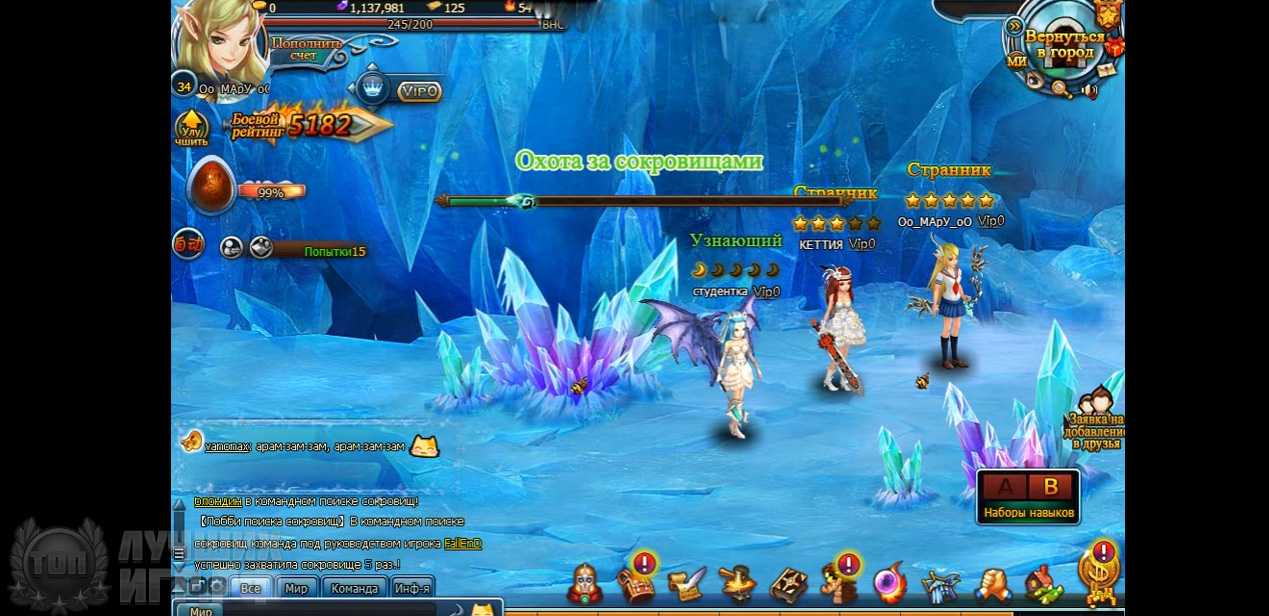This screenshot has height=616, width=1269.
Task: Switch chat to the Мир tab
Action: [296, 588]
